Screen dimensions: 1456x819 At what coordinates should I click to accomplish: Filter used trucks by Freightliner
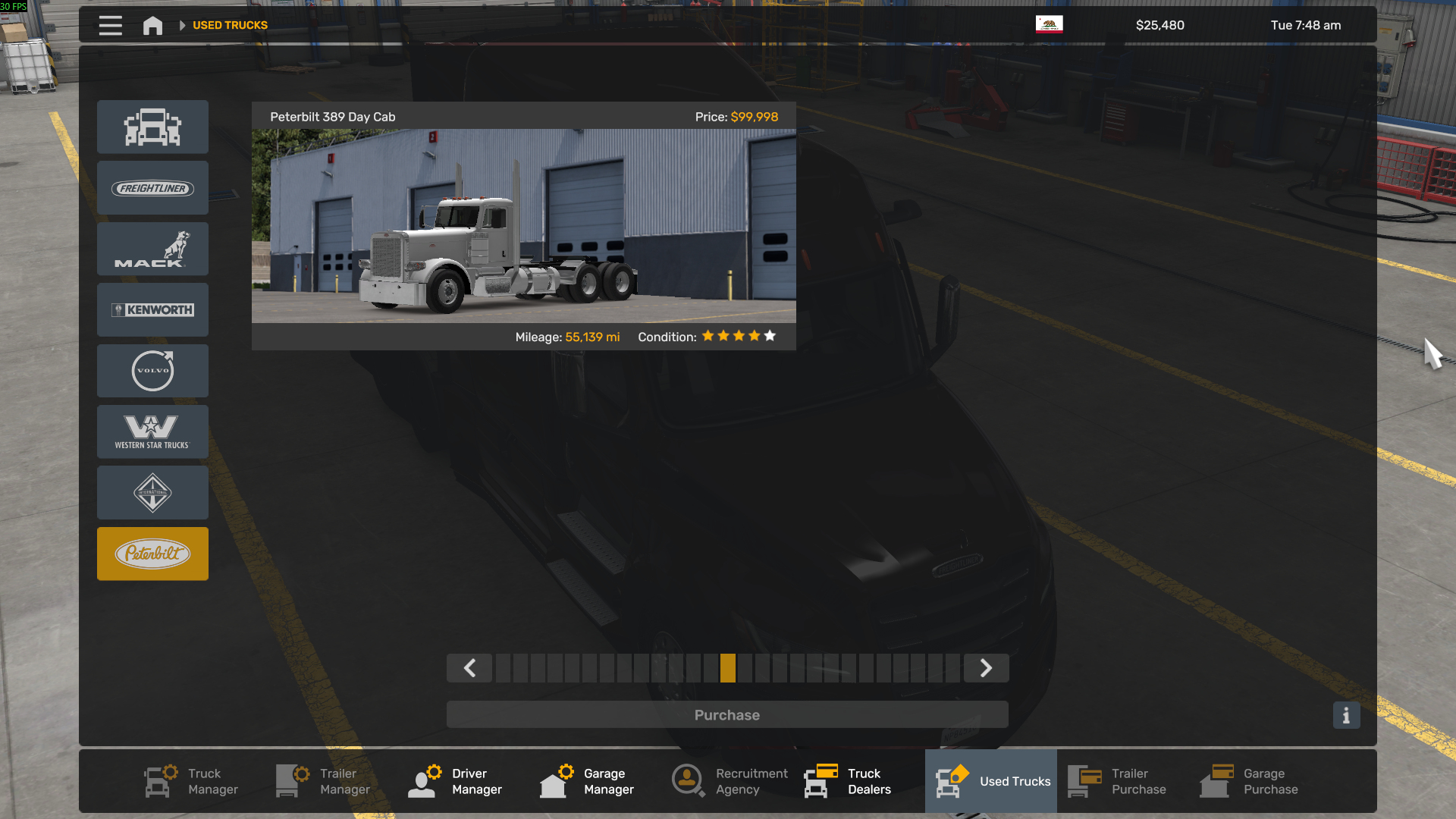[x=152, y=188]
